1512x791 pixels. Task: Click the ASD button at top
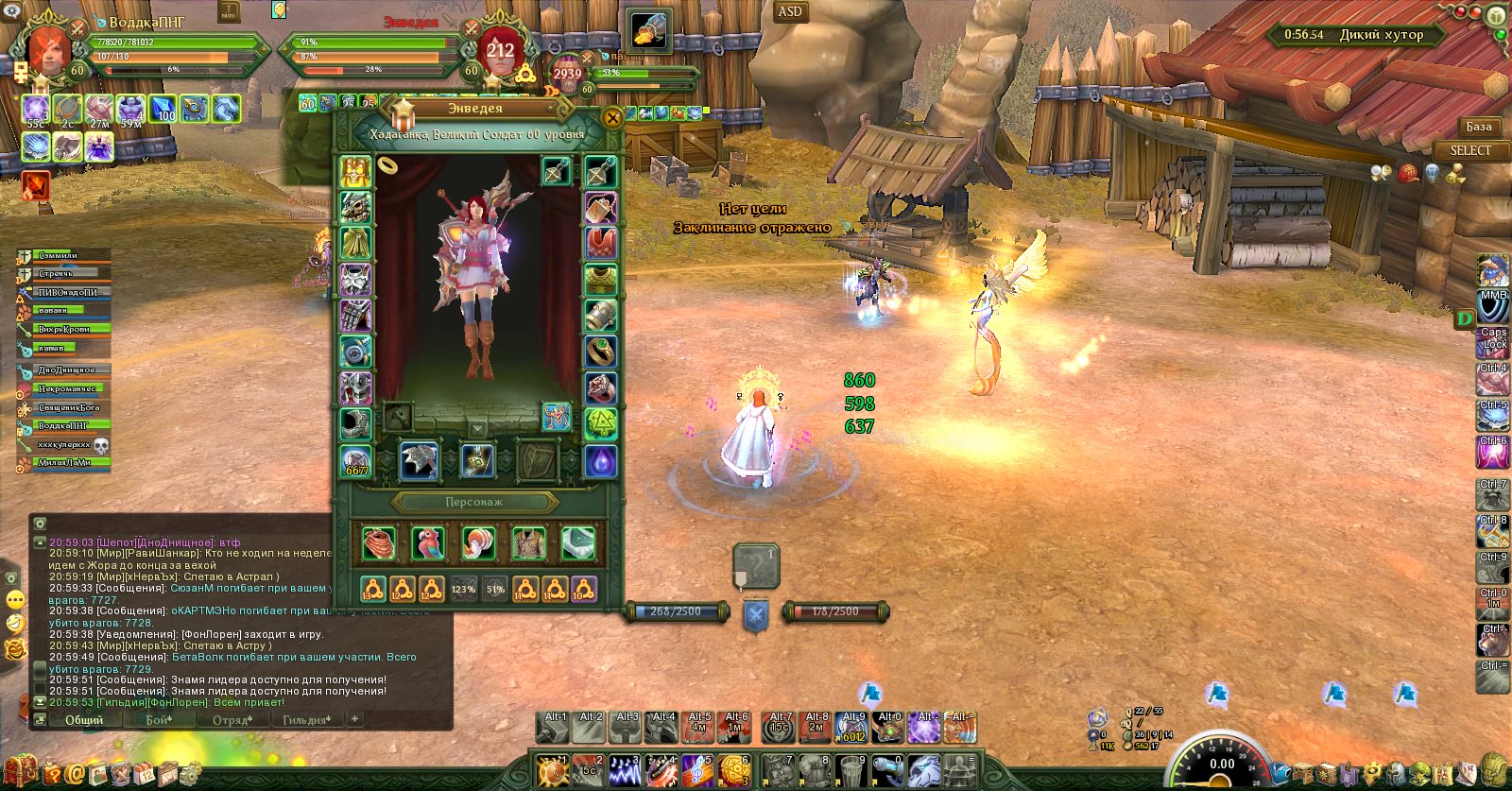click(790, 12)
